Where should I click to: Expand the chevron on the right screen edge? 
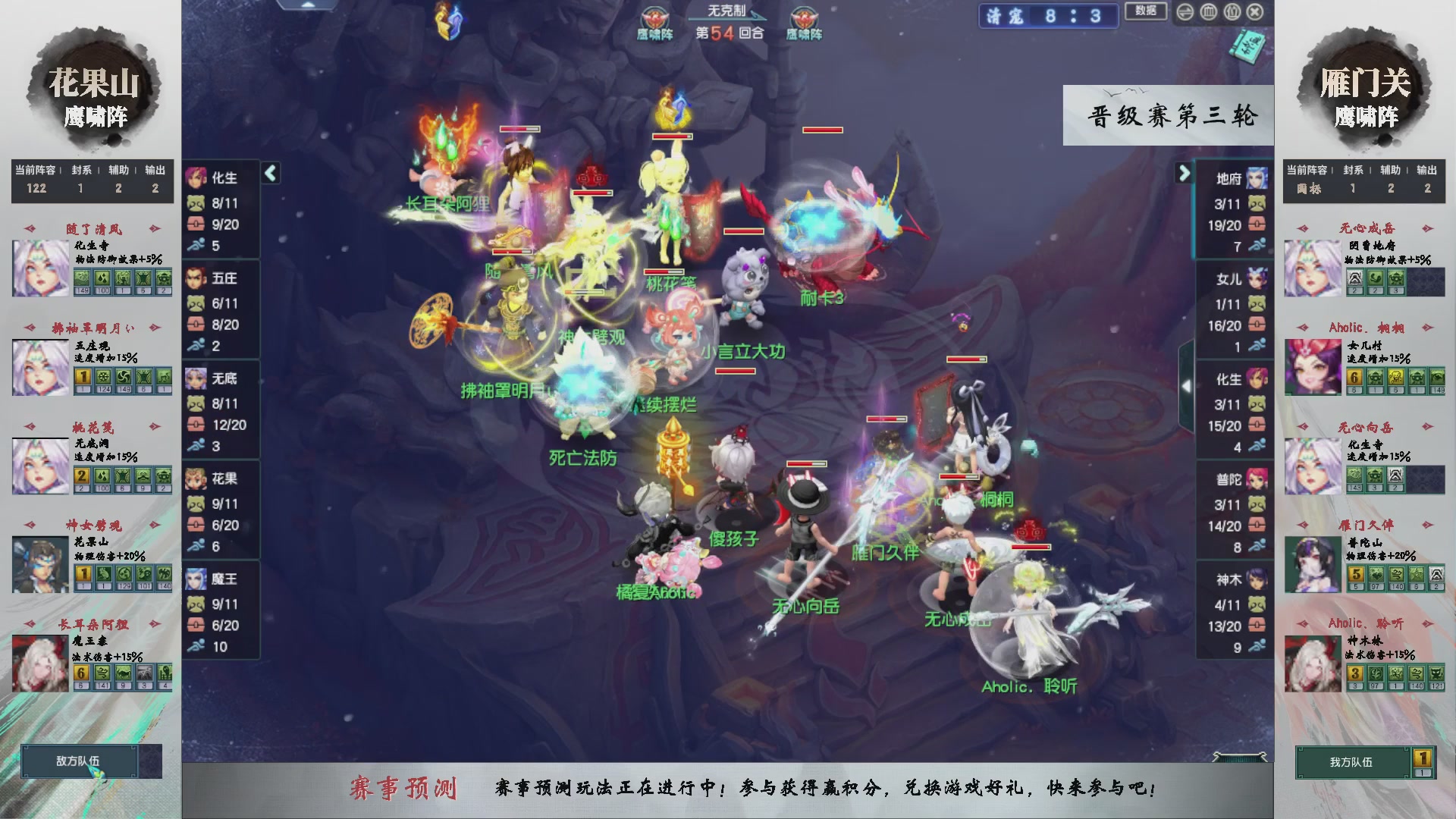pos(1187,385)
